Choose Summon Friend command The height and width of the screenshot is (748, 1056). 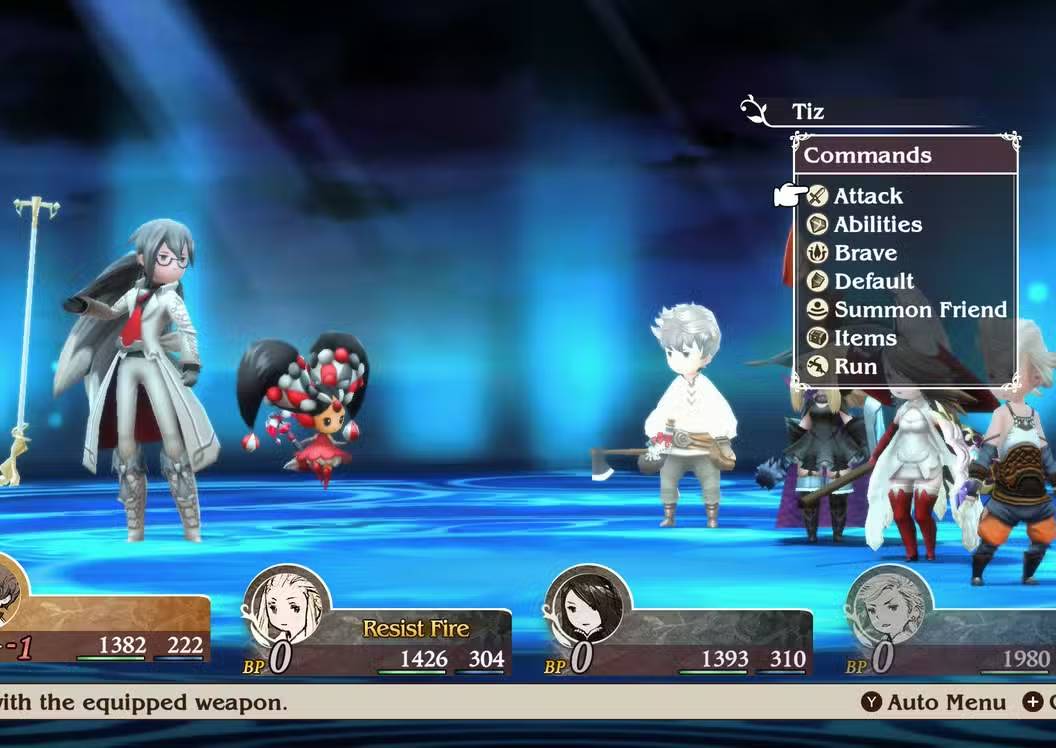919,310
